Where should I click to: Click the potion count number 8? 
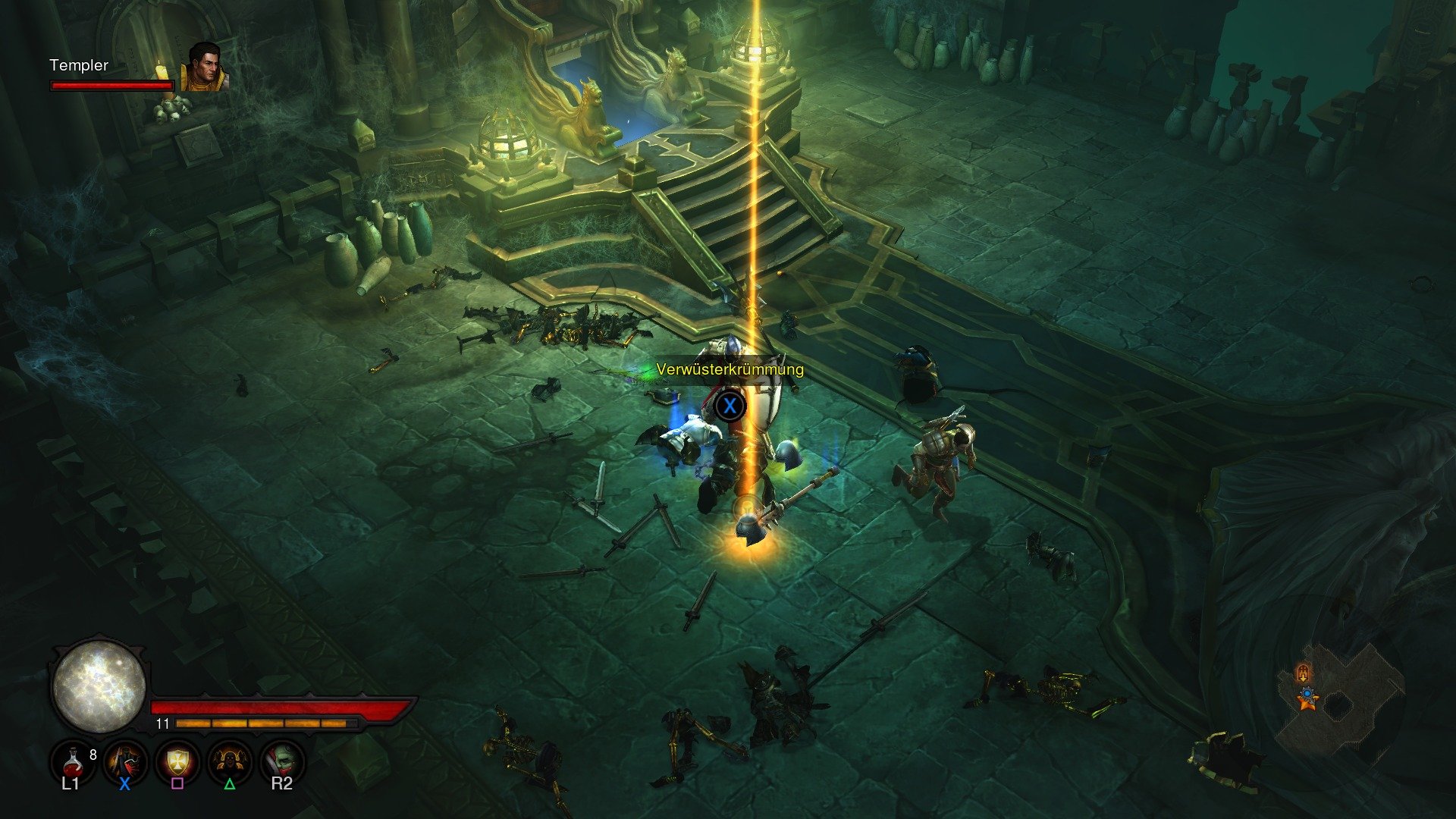point(93,754)
